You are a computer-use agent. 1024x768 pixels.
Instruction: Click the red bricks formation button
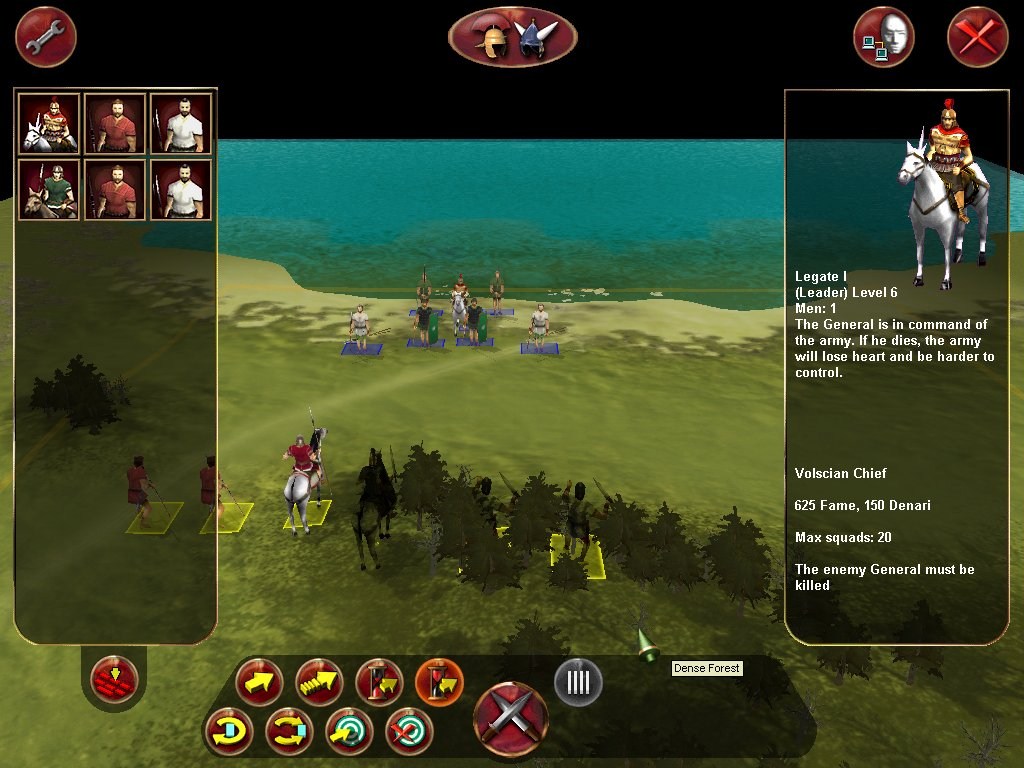[114, 681]
